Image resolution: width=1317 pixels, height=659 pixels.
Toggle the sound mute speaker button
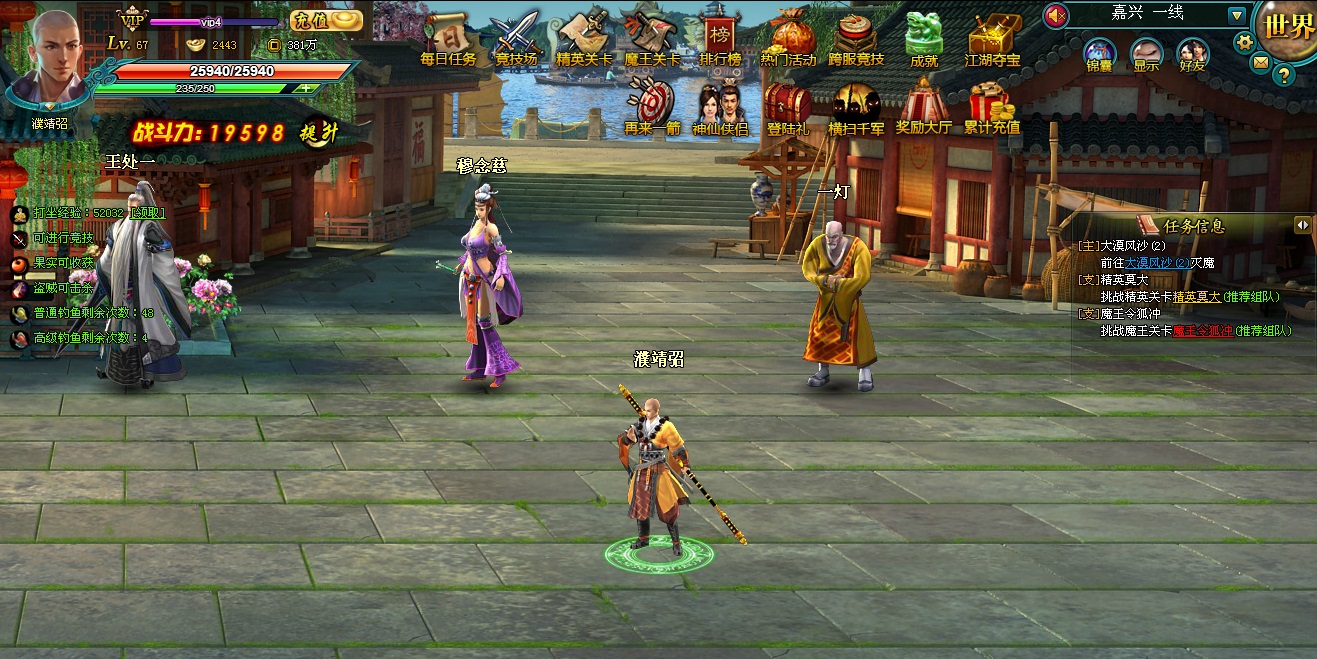point(1056,15)
